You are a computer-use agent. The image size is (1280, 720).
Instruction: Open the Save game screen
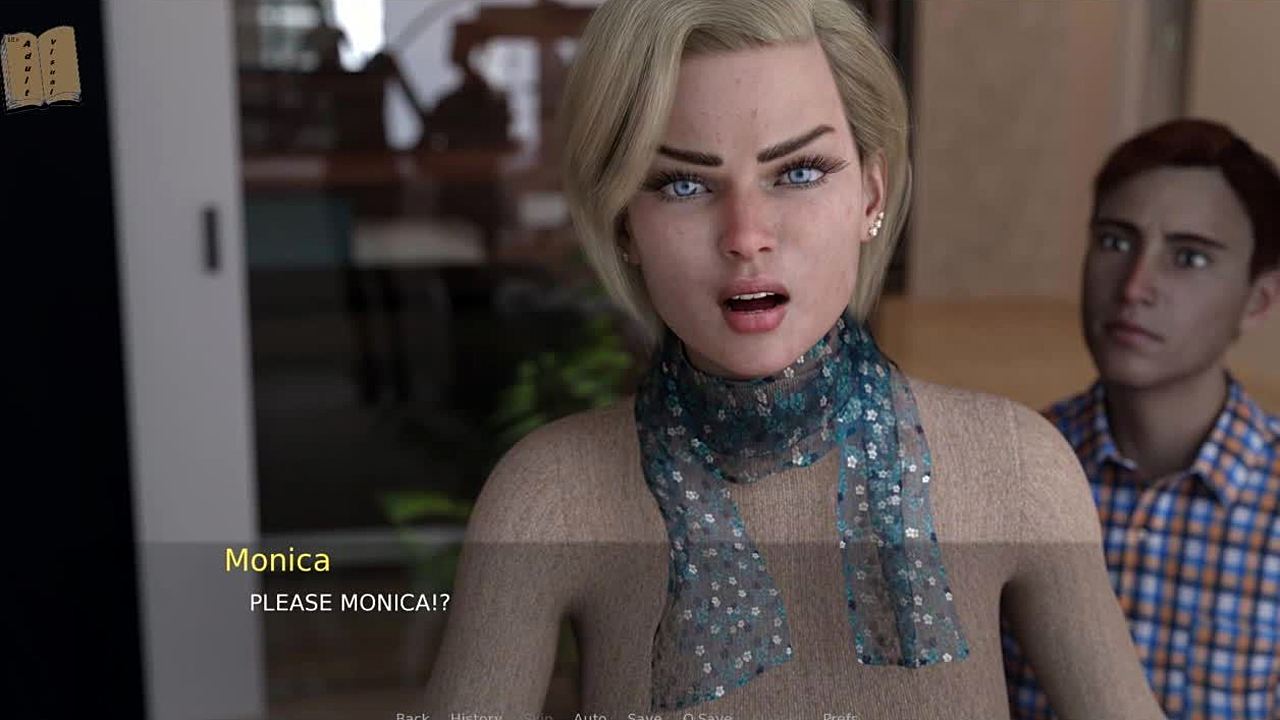click(644, 716)
